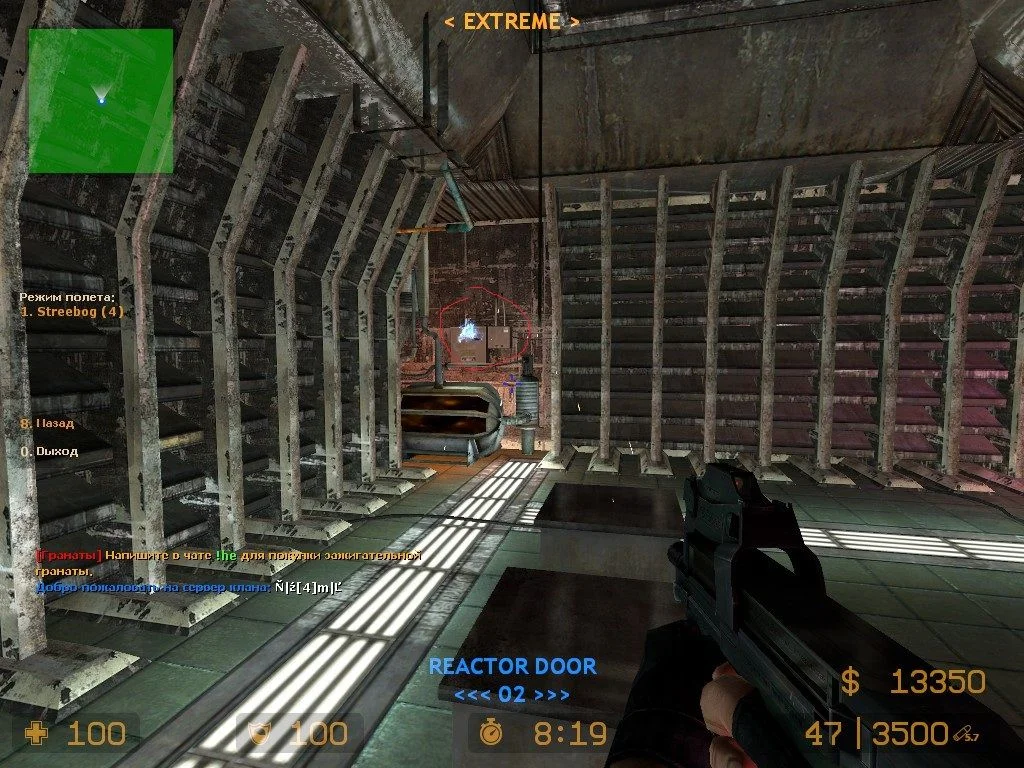Click the green radar minimap
Image resolution: width=1024 pixels, height=768 pixels.
click(x=100, y=100)
